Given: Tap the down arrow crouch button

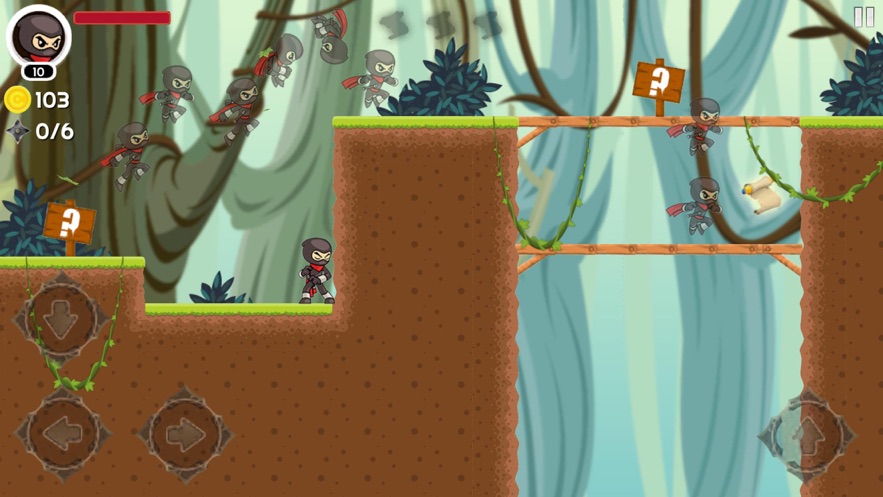Looking at the screenshot, I should (62, 319).
